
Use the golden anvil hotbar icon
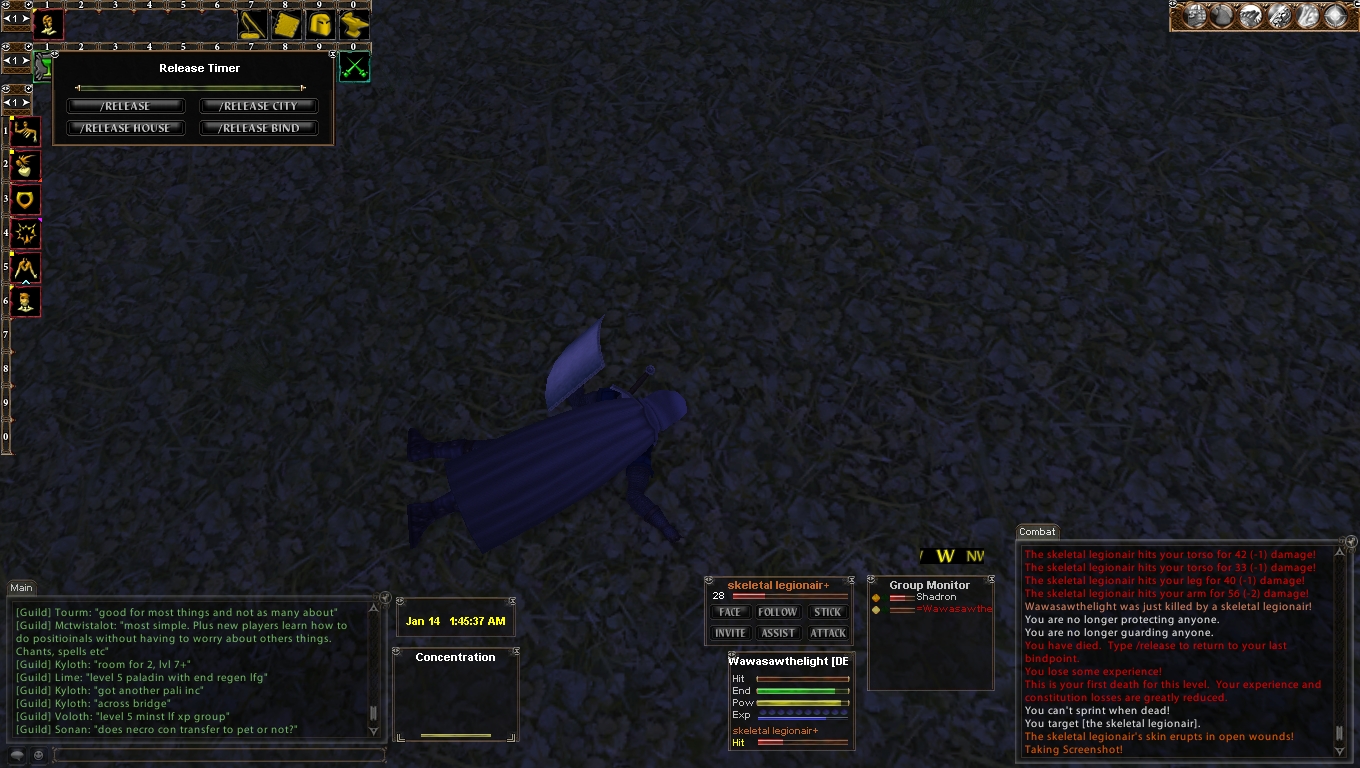354,25
